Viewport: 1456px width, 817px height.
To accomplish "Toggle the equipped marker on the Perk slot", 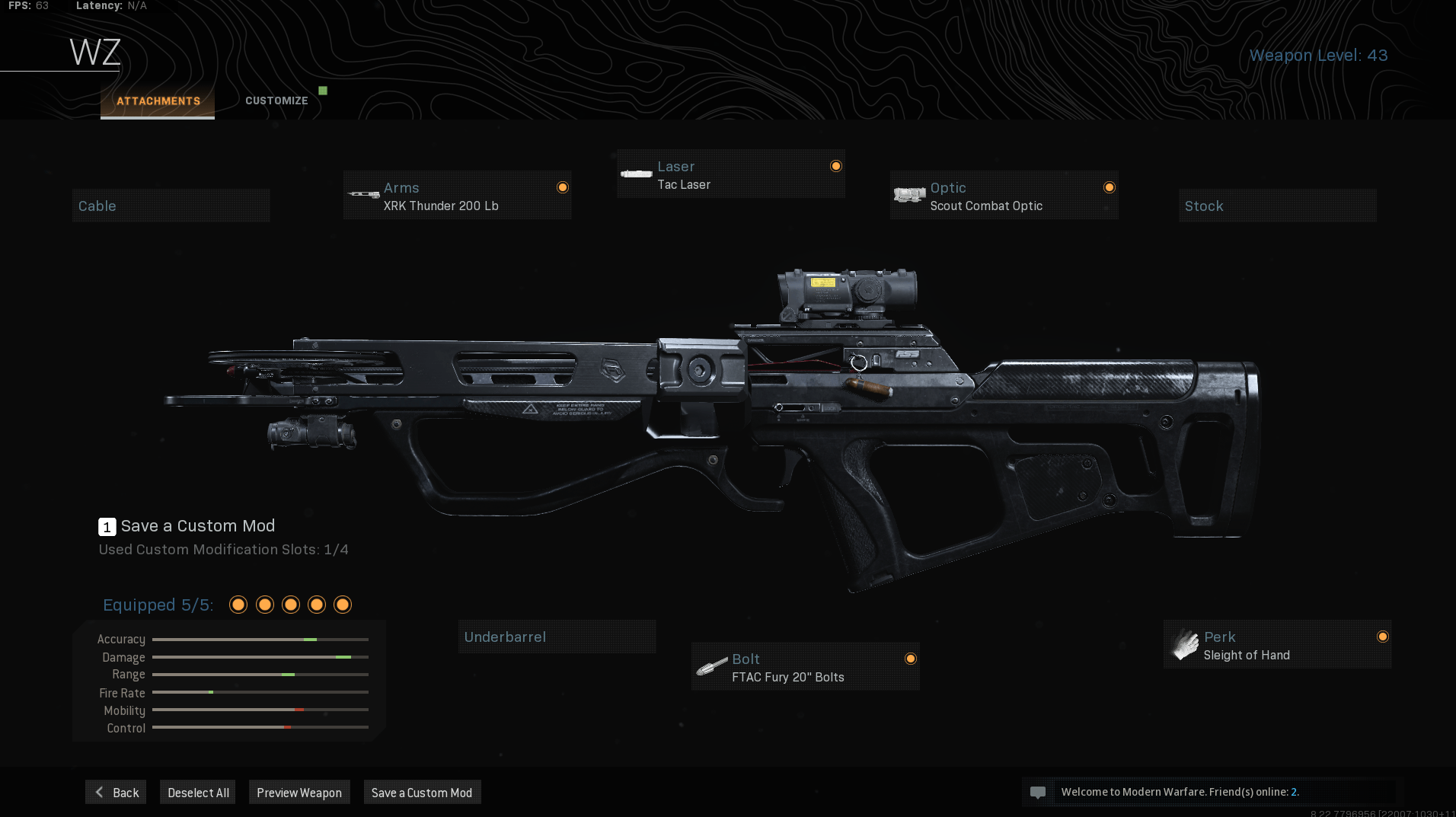I will click(1383, 637).
